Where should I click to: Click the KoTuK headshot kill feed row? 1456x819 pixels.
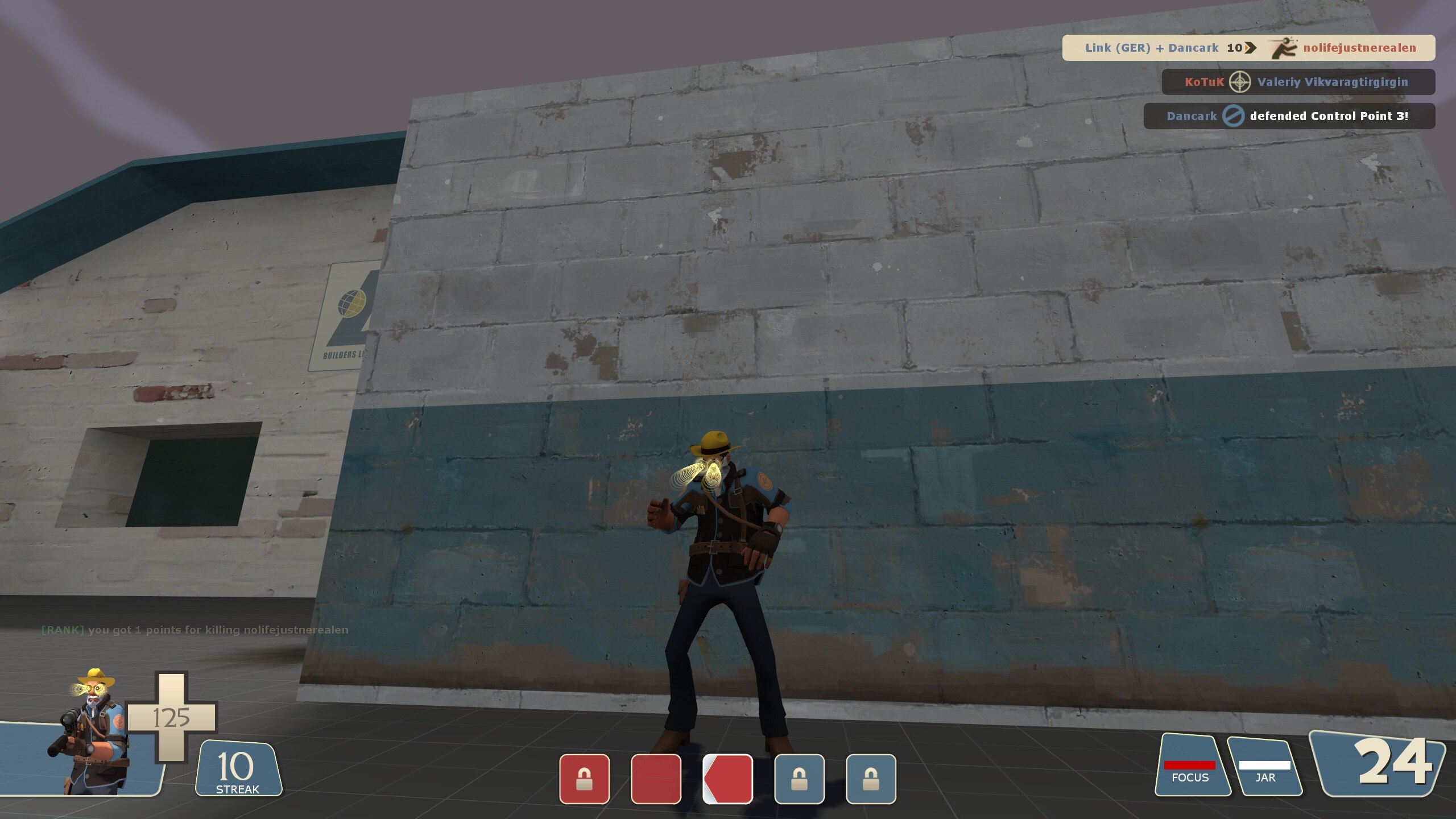1298,82
